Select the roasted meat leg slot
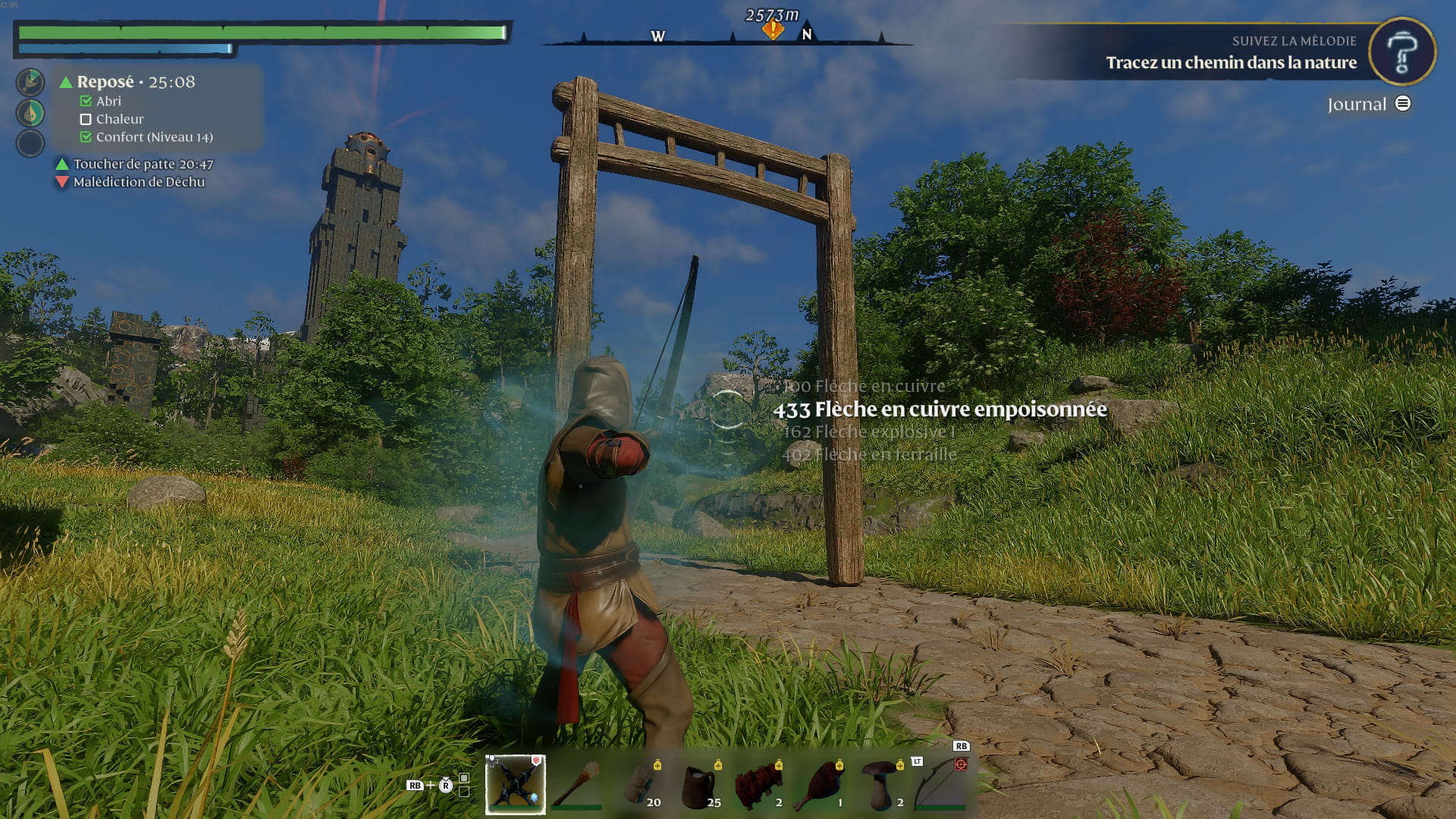 point(821,784)
